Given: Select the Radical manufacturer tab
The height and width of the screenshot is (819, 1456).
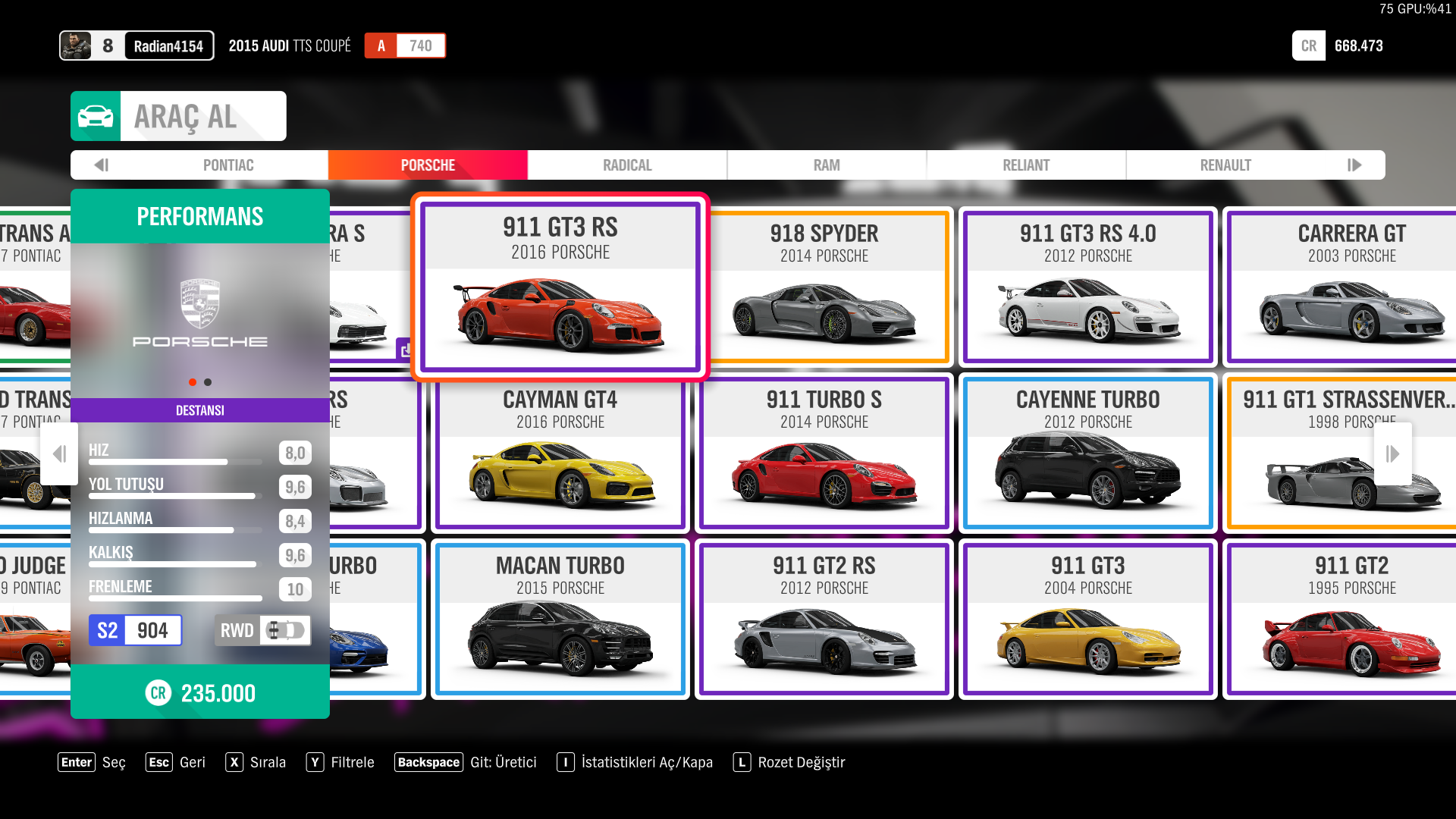Looking at the screenshot, I should pos(627,165).
